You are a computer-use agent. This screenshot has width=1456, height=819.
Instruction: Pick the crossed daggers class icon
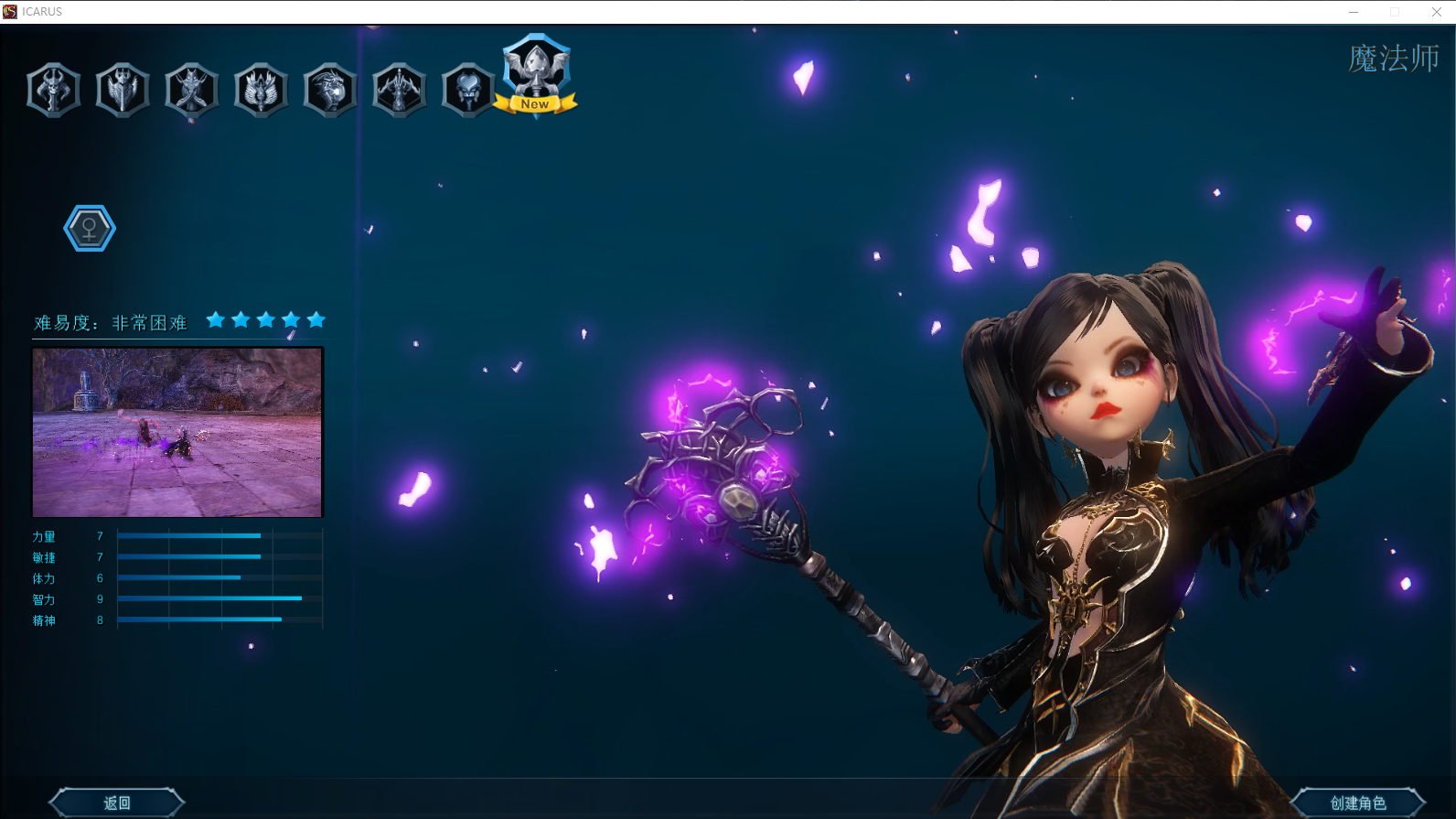coord(192,90)
